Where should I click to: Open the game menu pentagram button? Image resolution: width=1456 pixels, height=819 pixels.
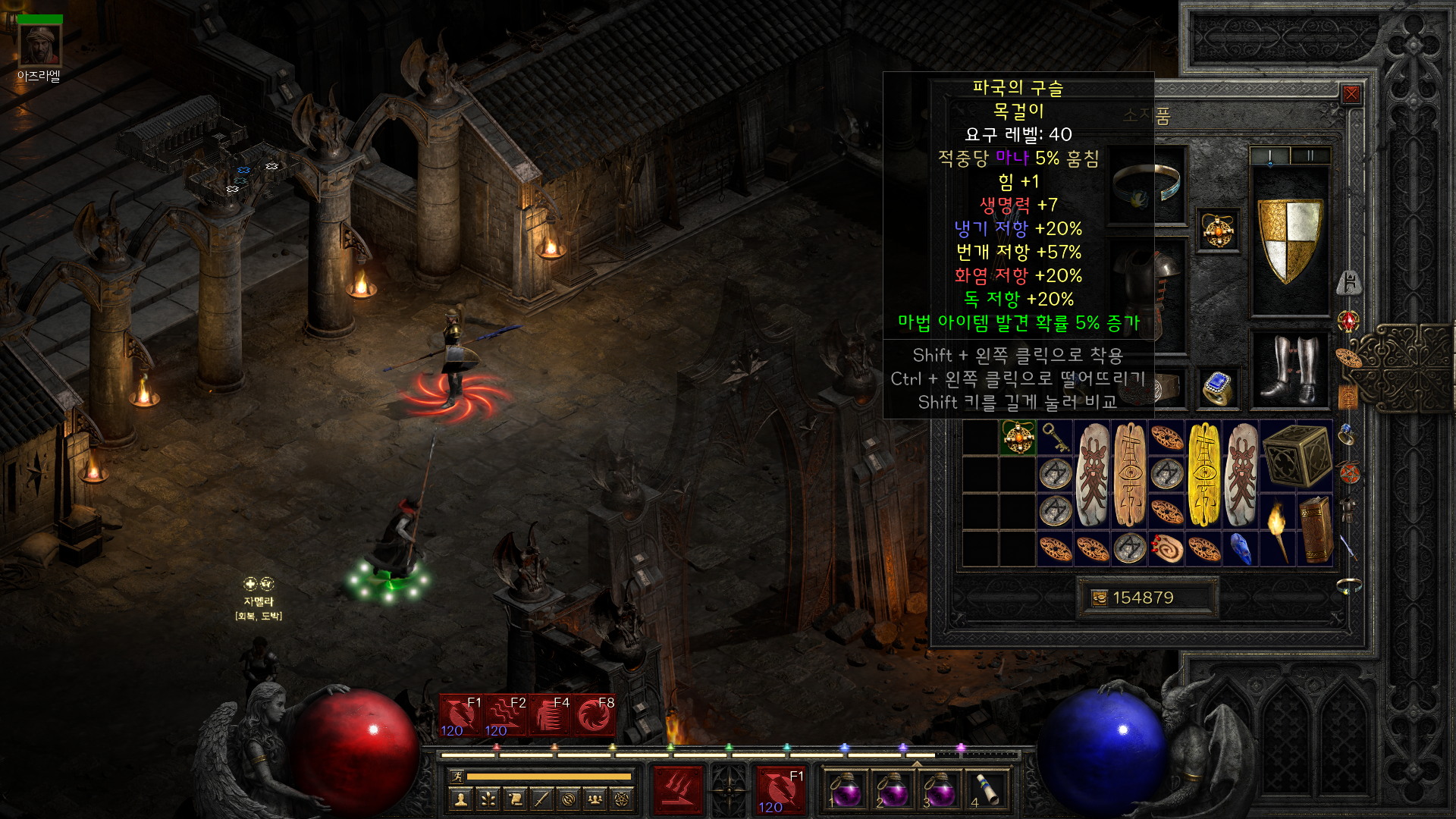click(622, 799)
